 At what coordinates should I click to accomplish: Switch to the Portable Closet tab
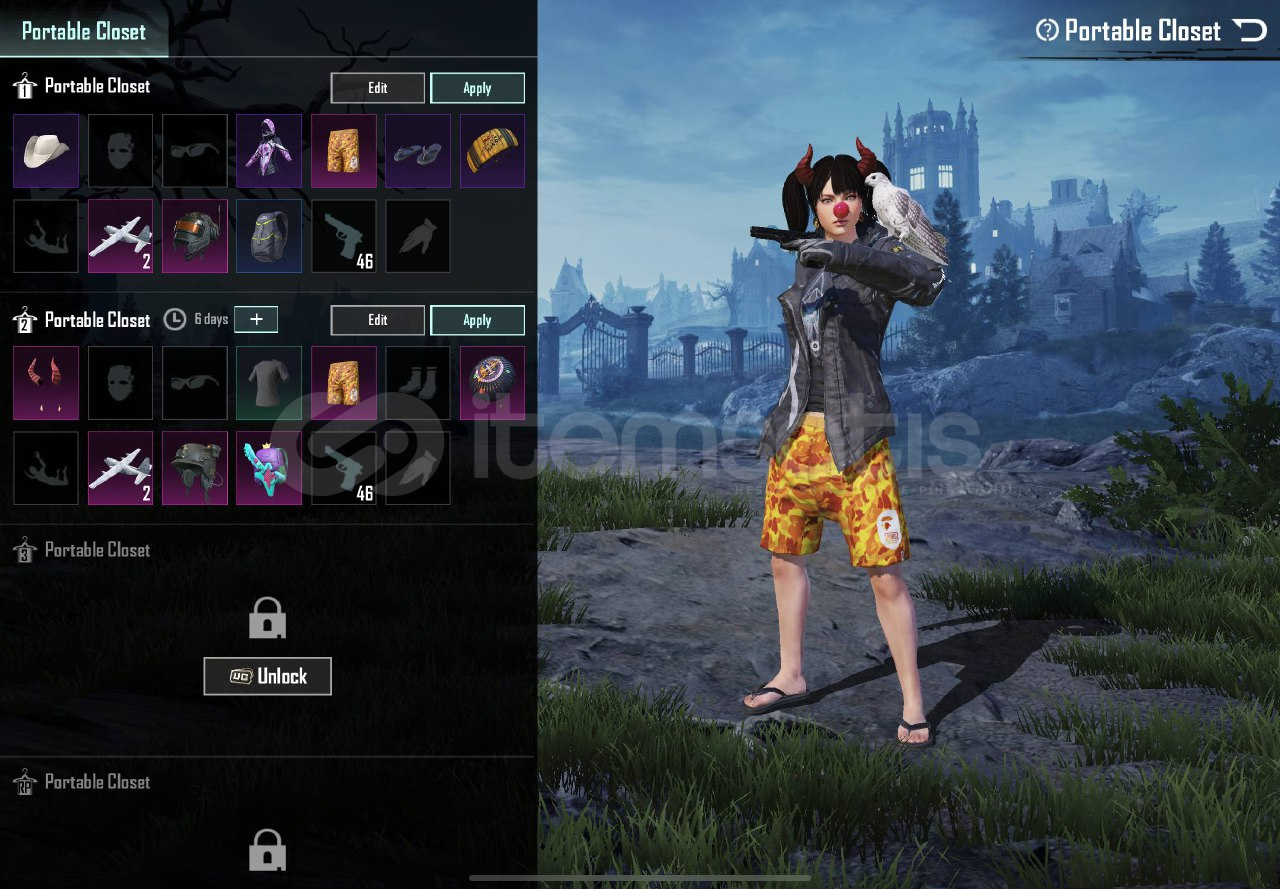tap(84, 31)
